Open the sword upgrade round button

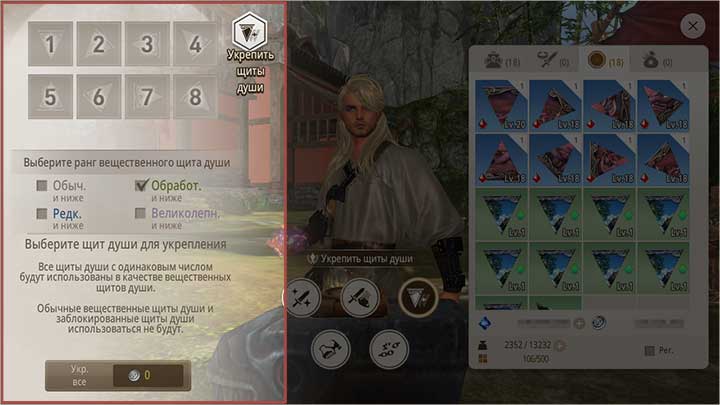tap(303, 296)
